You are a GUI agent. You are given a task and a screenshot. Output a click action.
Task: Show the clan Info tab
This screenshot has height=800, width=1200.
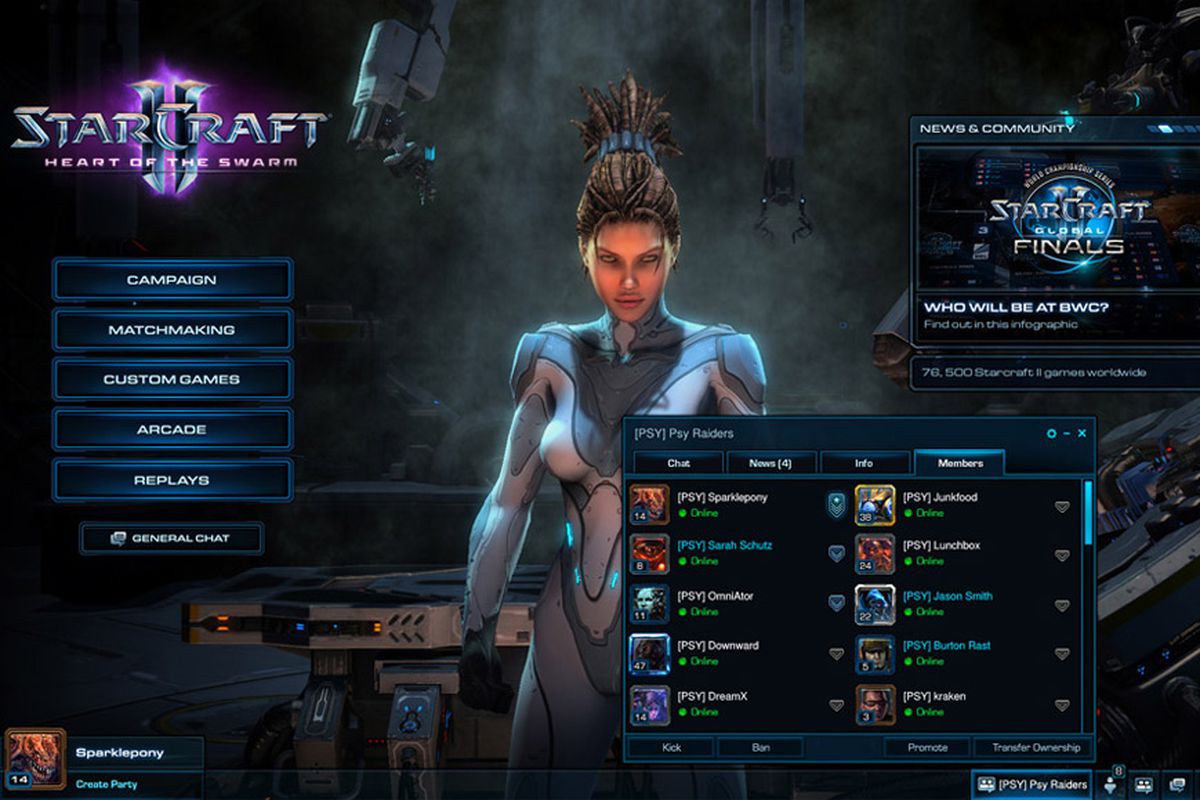864,463
